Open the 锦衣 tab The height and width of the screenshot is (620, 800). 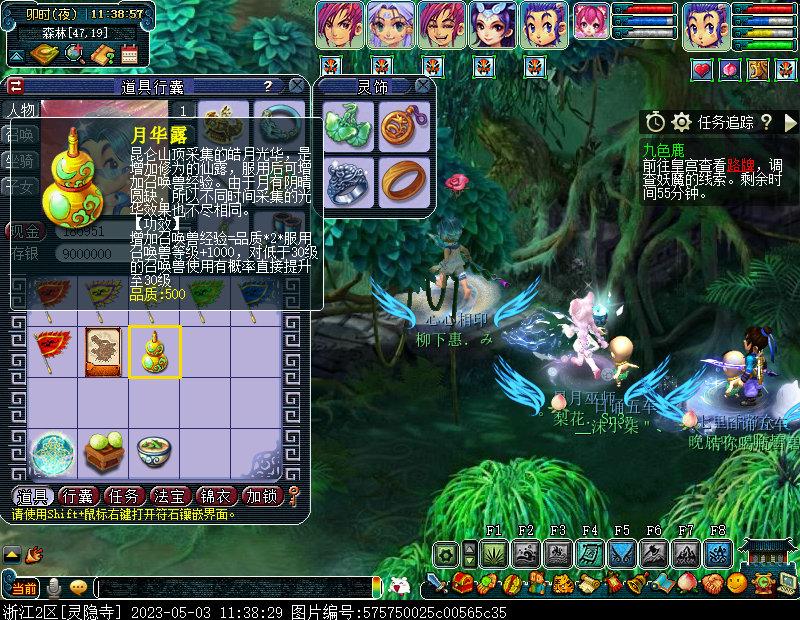pyautogui.click(x=215, y=496)
